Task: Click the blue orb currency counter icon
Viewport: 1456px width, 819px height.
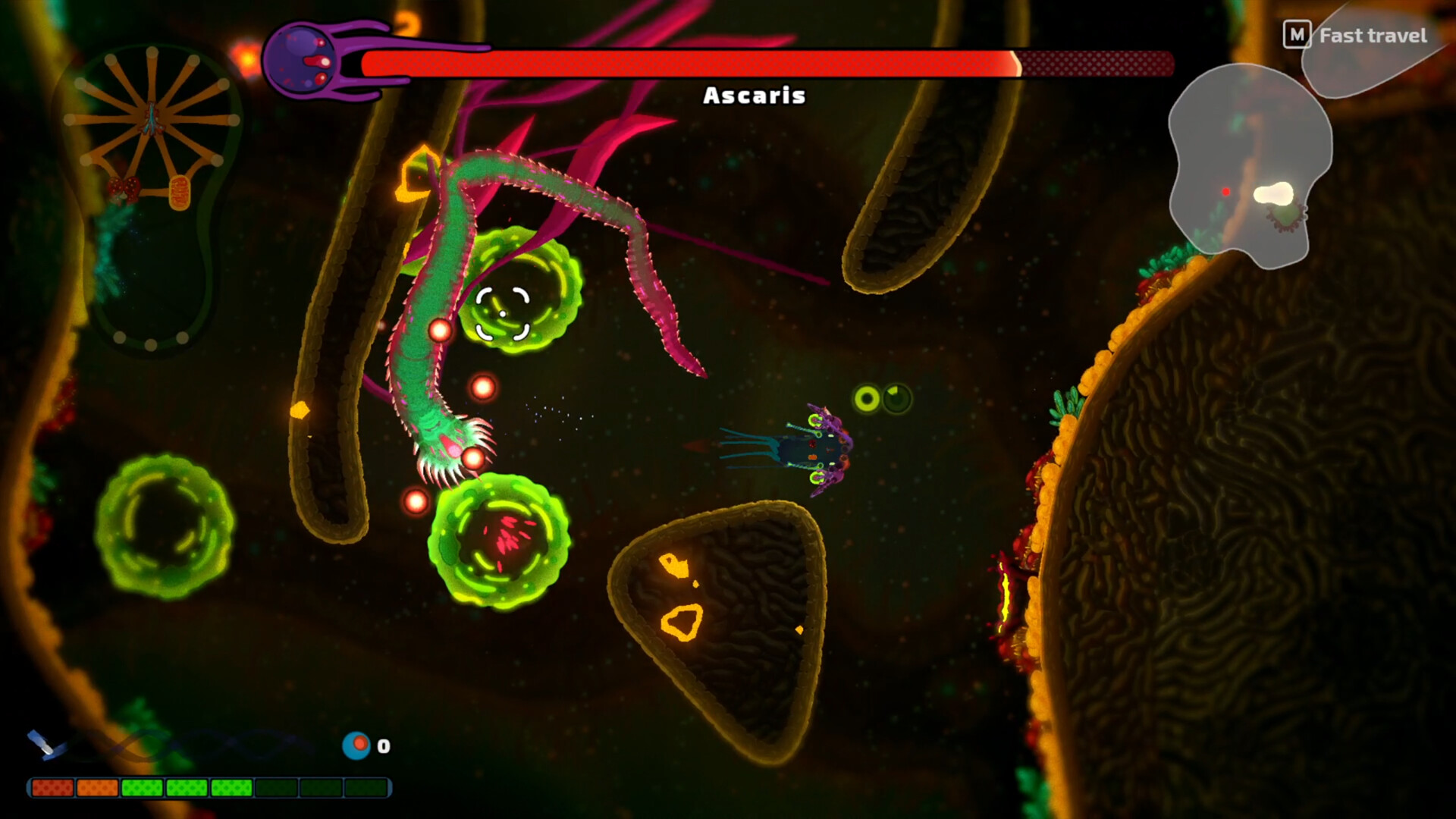Action: pyautogui.click(x=356, y=746)
